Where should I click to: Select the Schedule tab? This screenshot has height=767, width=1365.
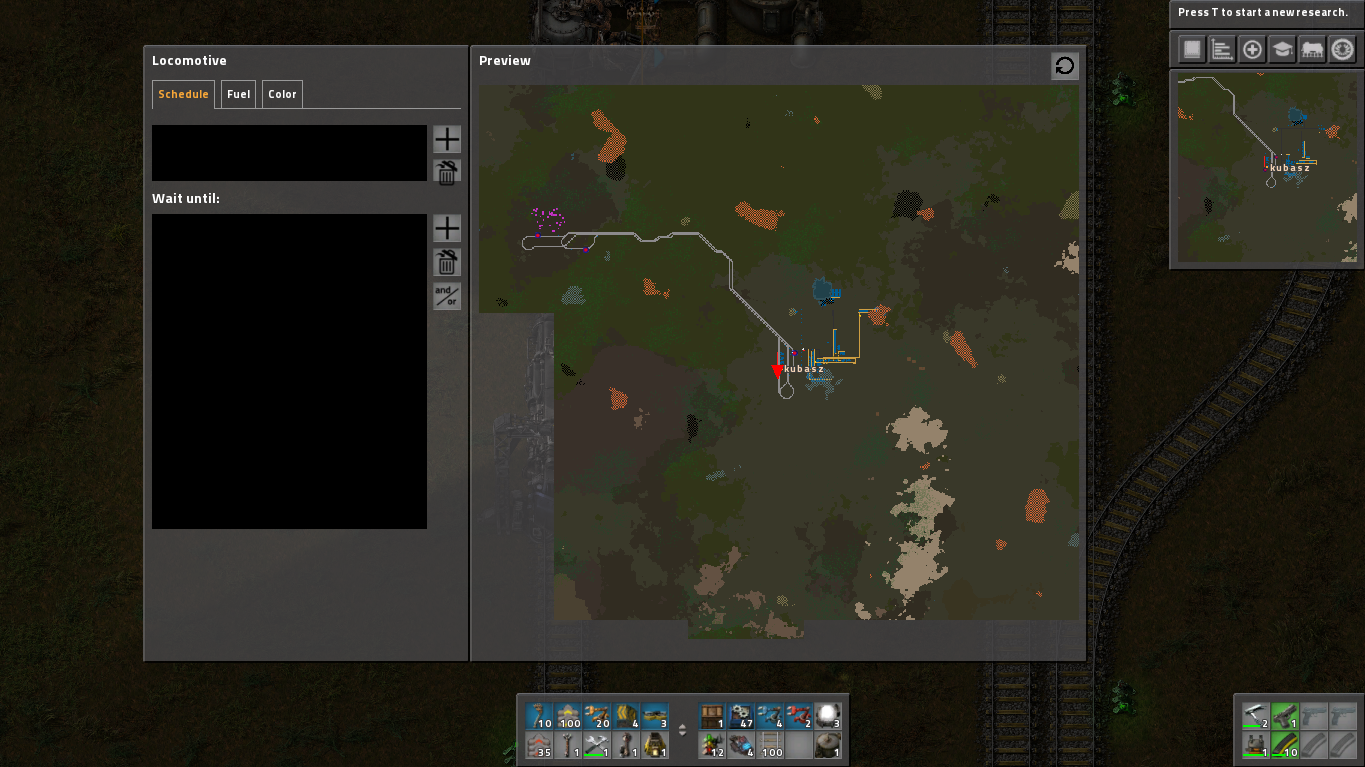click(x=183, y=94)
